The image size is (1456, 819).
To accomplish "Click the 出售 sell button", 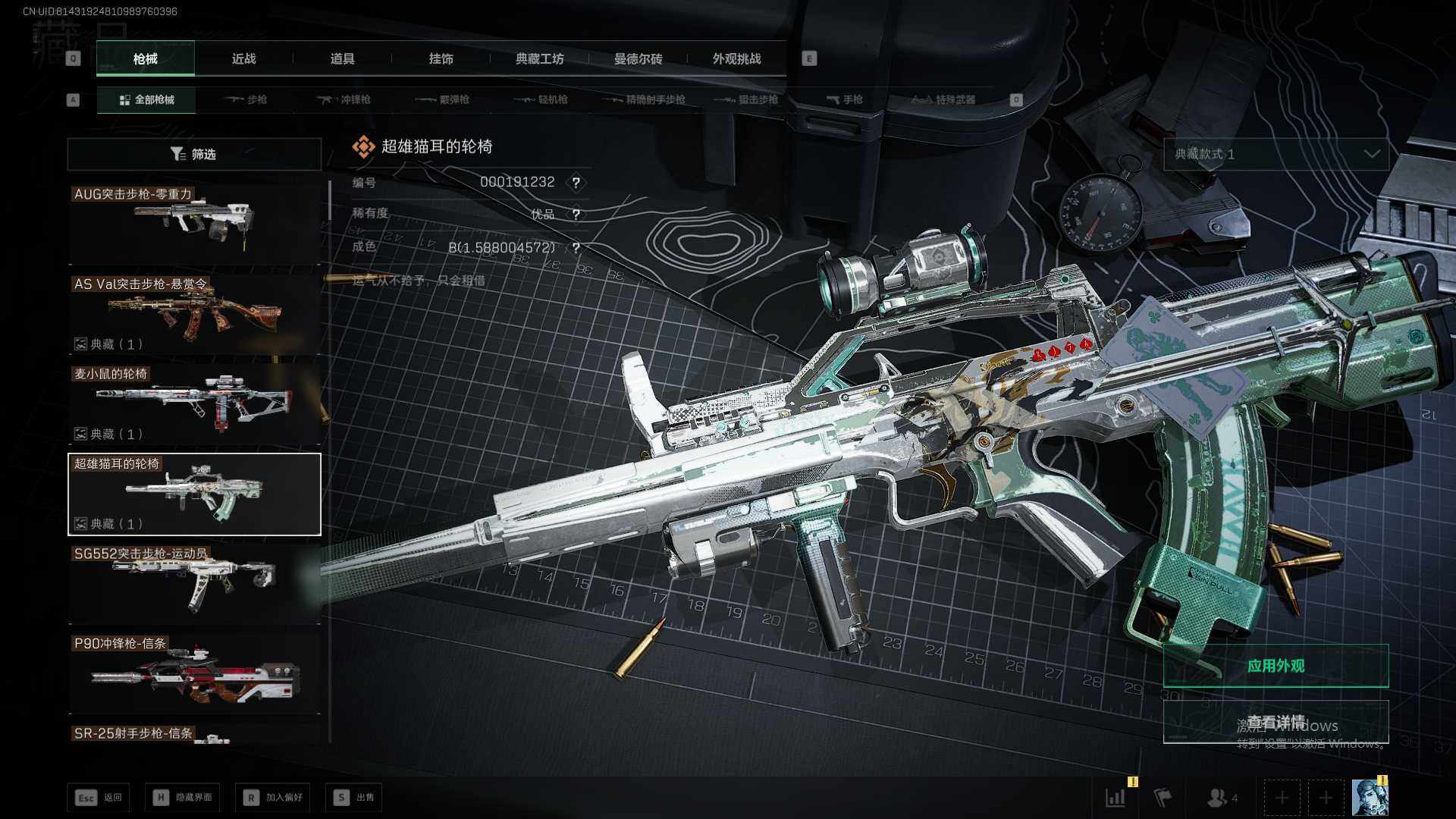I will point(354,797).
